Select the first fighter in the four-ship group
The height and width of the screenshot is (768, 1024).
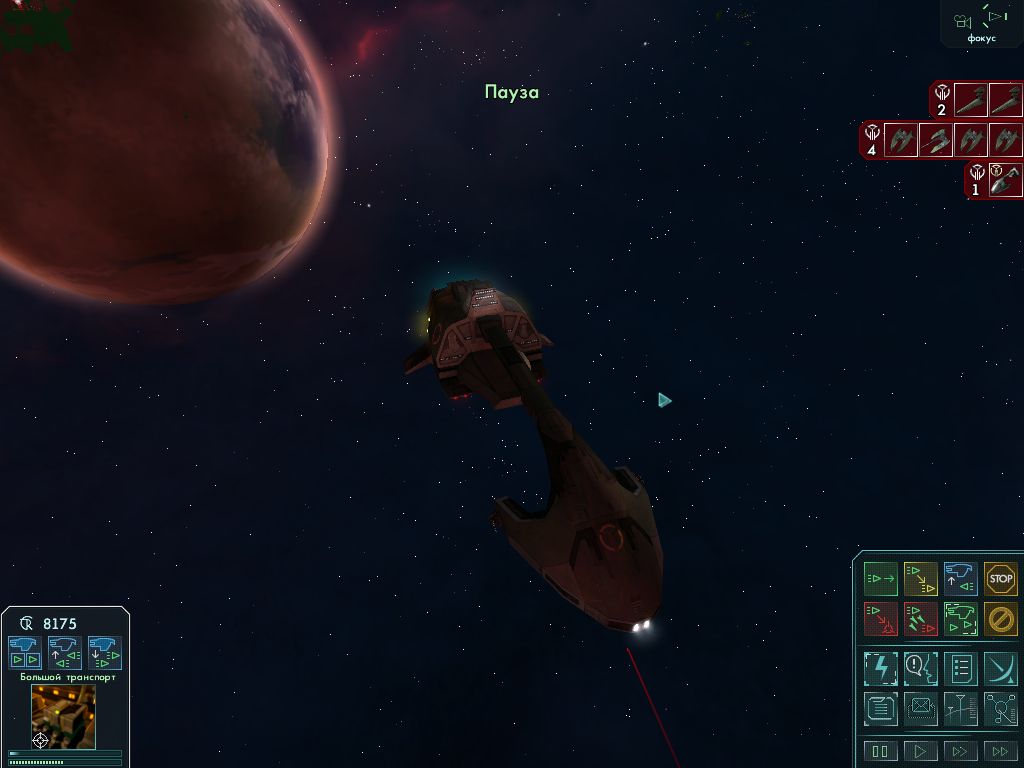coord(902,139)
